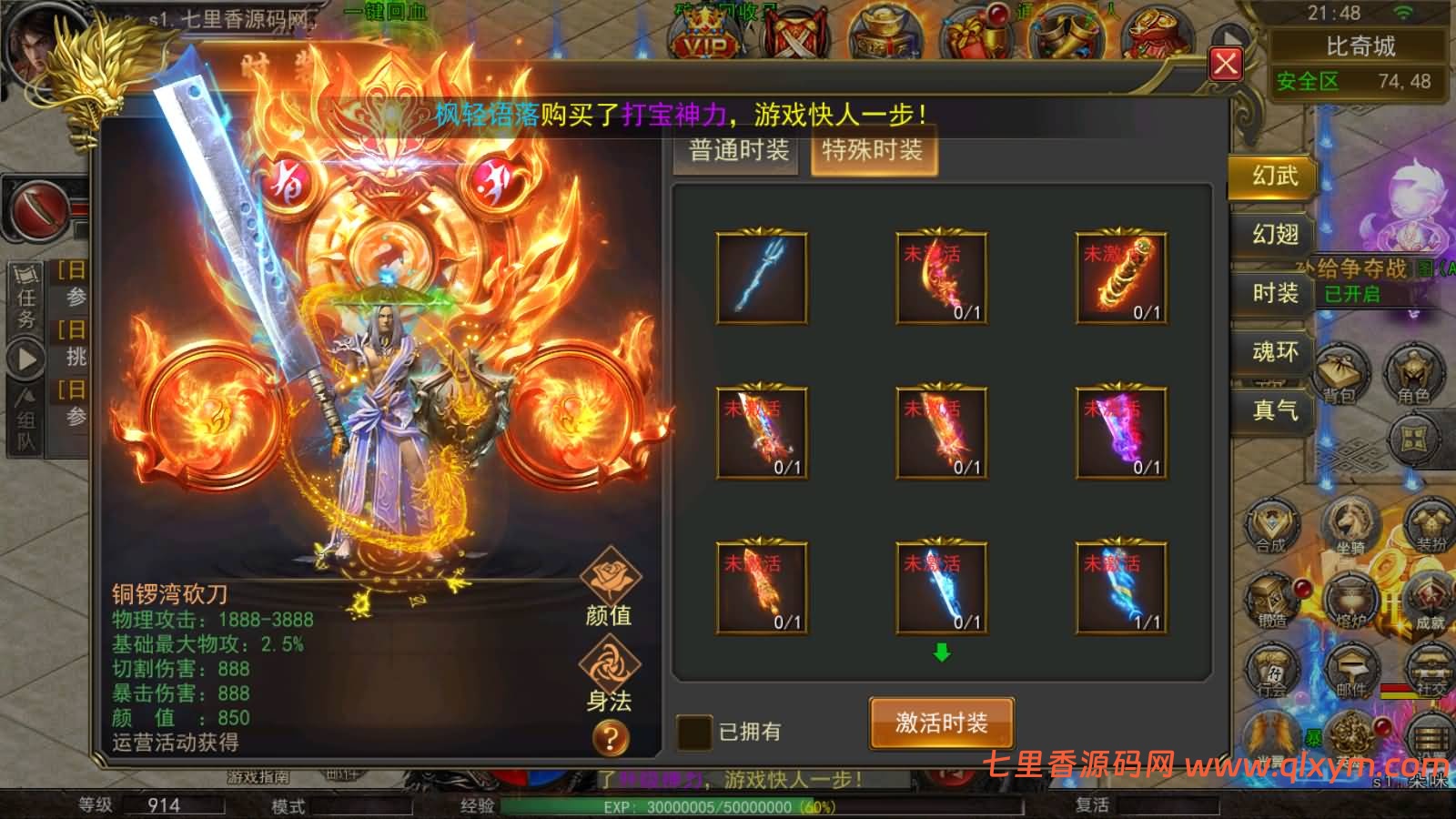Open the 合成 synthesis icon
The height and width of the screenshot is (819, 1456).
1274,526
